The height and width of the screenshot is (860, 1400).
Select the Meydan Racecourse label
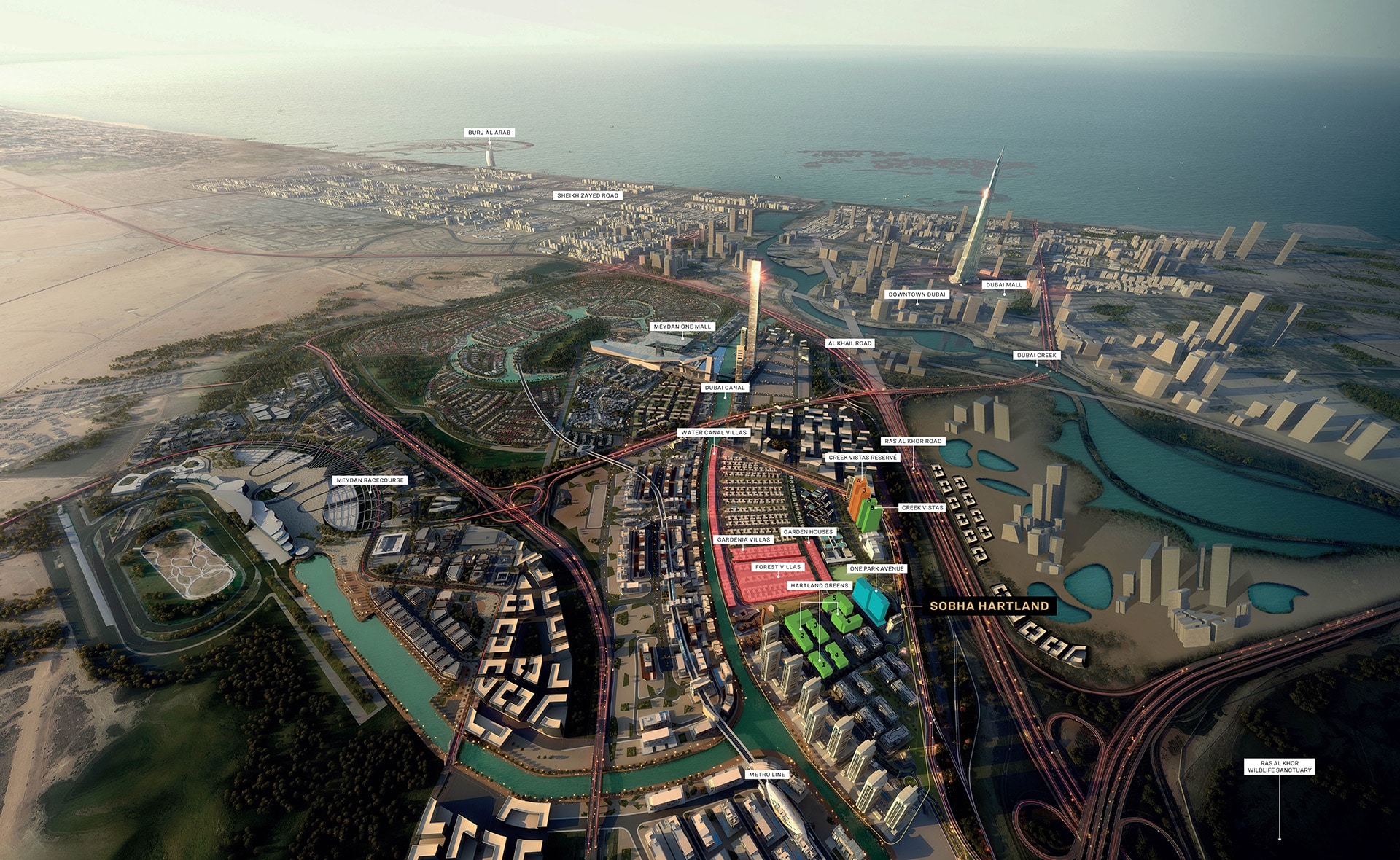pos(370,480)
